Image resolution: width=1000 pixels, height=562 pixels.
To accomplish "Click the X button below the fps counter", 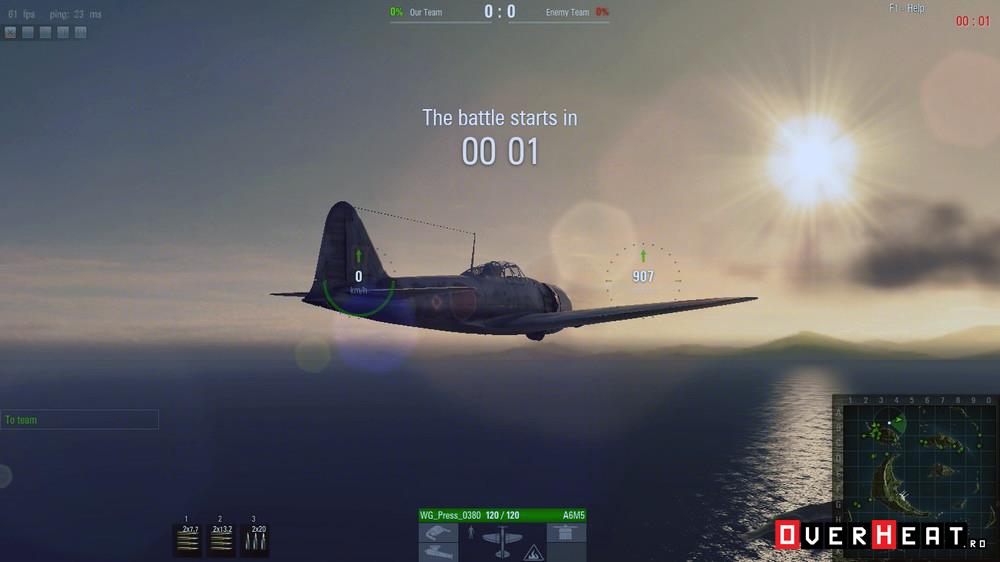I will (10, 32).
